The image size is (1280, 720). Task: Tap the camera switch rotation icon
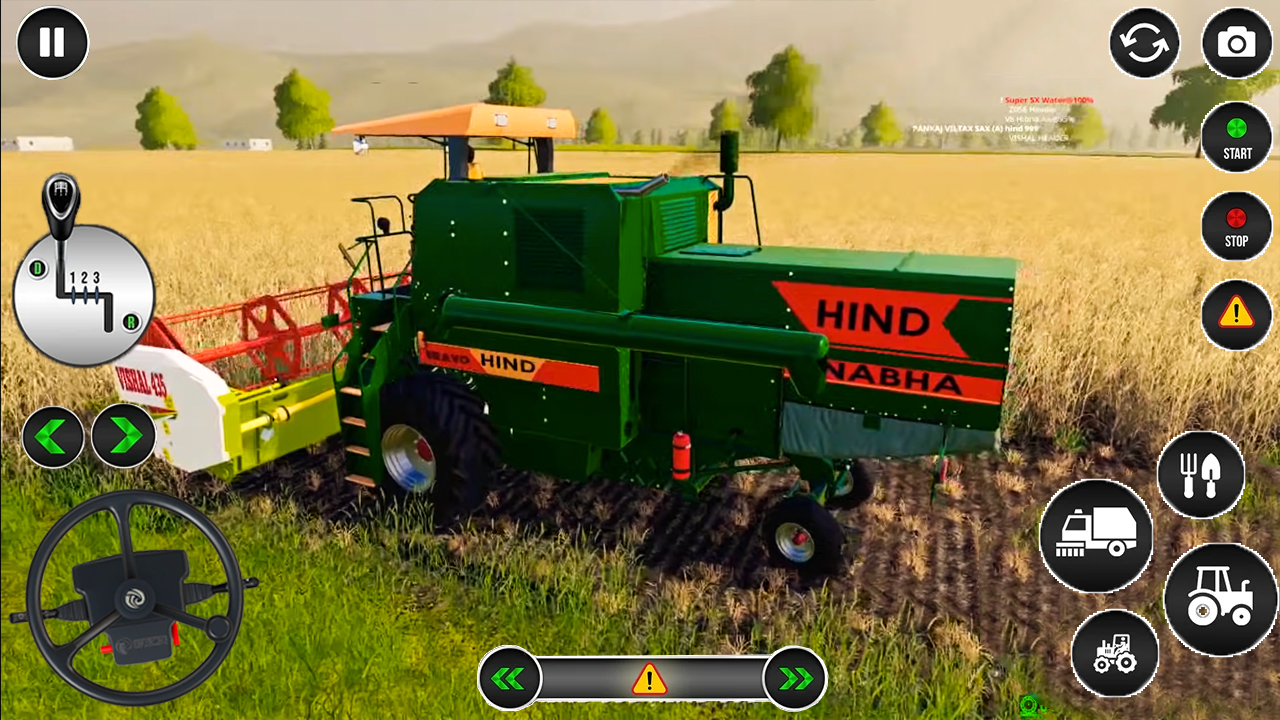point(1144,43)
